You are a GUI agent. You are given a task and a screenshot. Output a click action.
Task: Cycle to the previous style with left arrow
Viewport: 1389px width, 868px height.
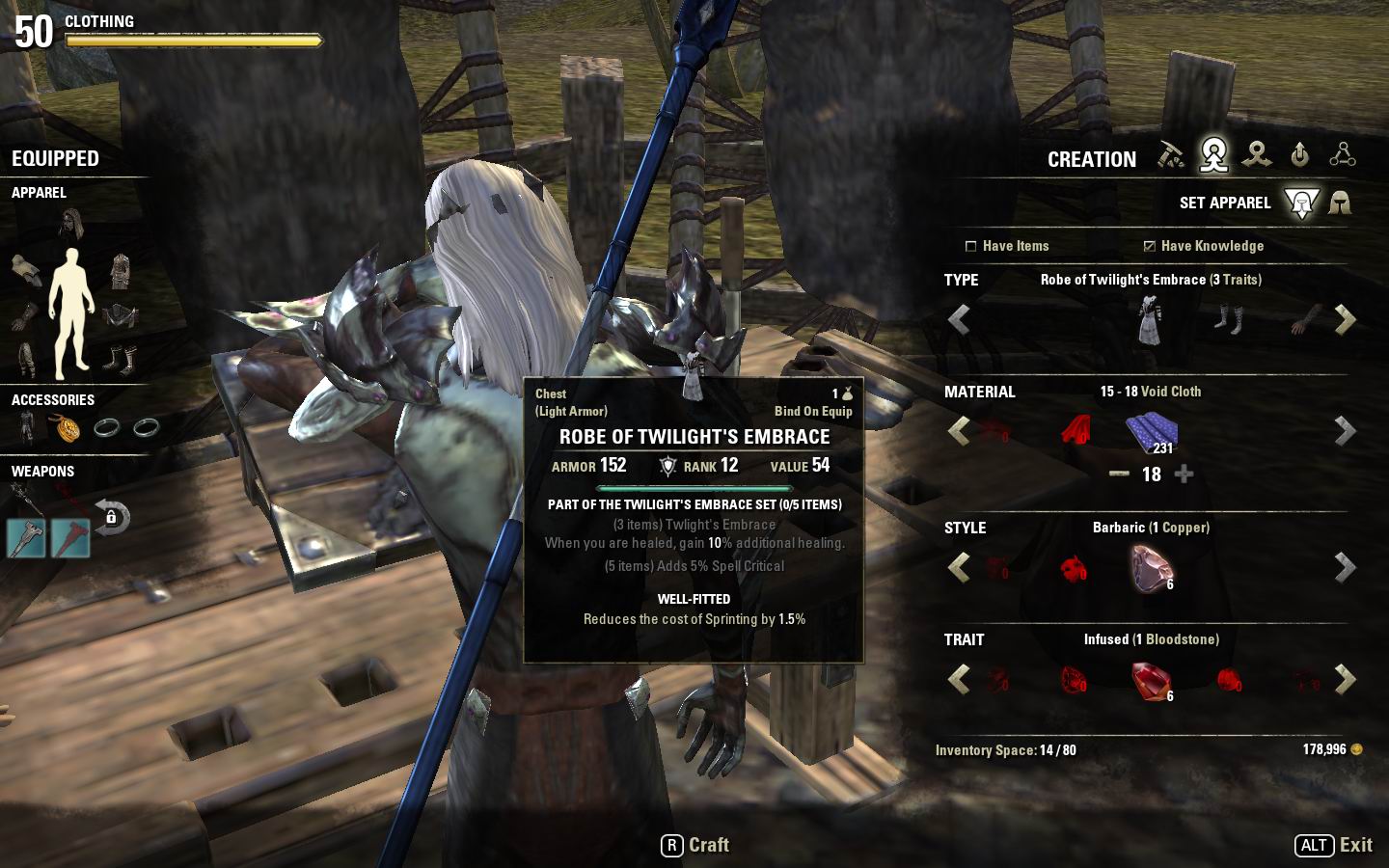point(959,568)
